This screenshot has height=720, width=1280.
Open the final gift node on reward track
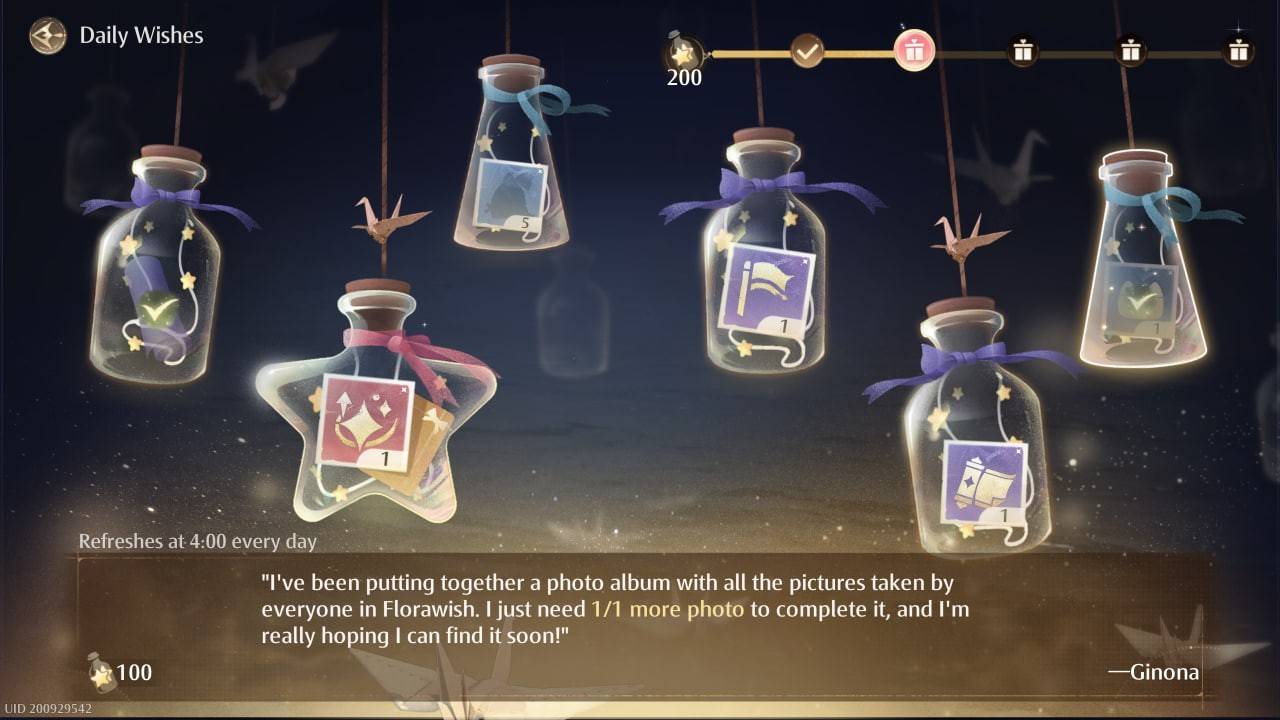click(1238, 48)
